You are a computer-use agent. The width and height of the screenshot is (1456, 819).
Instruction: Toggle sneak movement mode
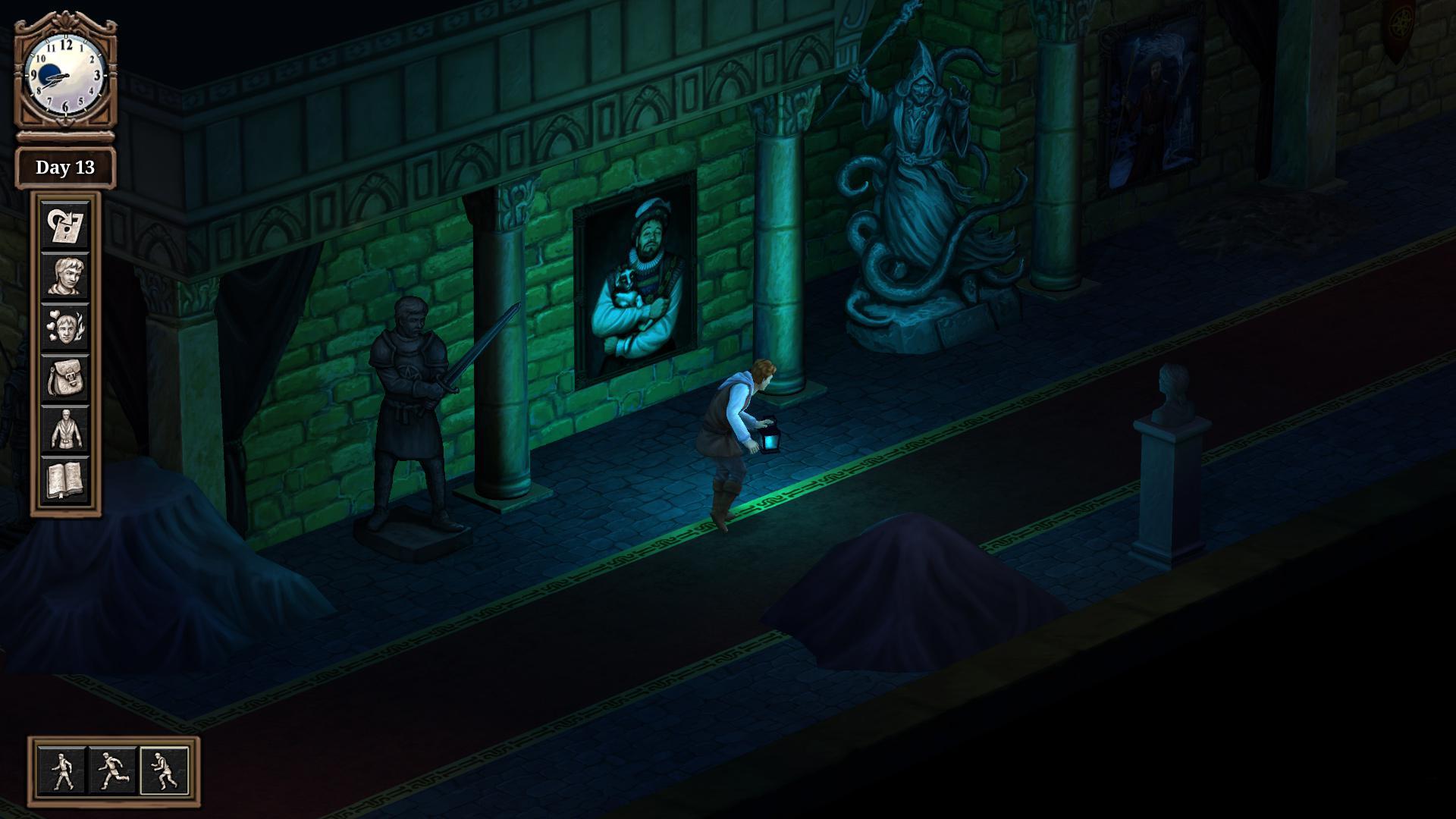coord(163,768)
